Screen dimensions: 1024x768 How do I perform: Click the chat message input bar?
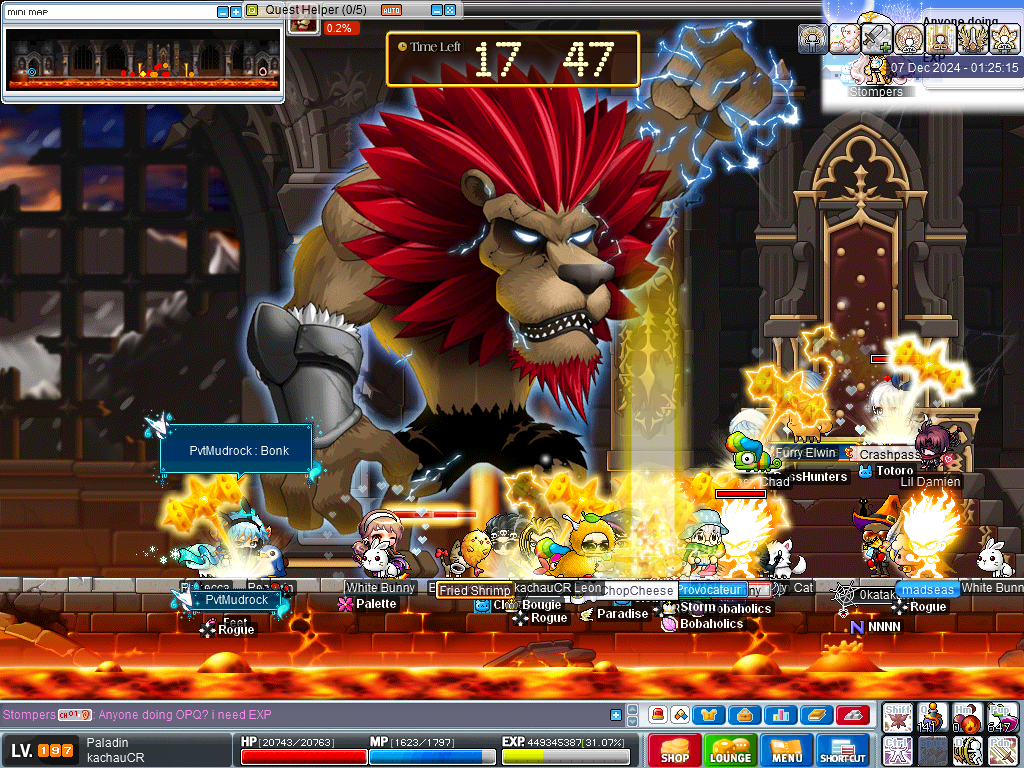pyautogui.click(x=350, y=715)
